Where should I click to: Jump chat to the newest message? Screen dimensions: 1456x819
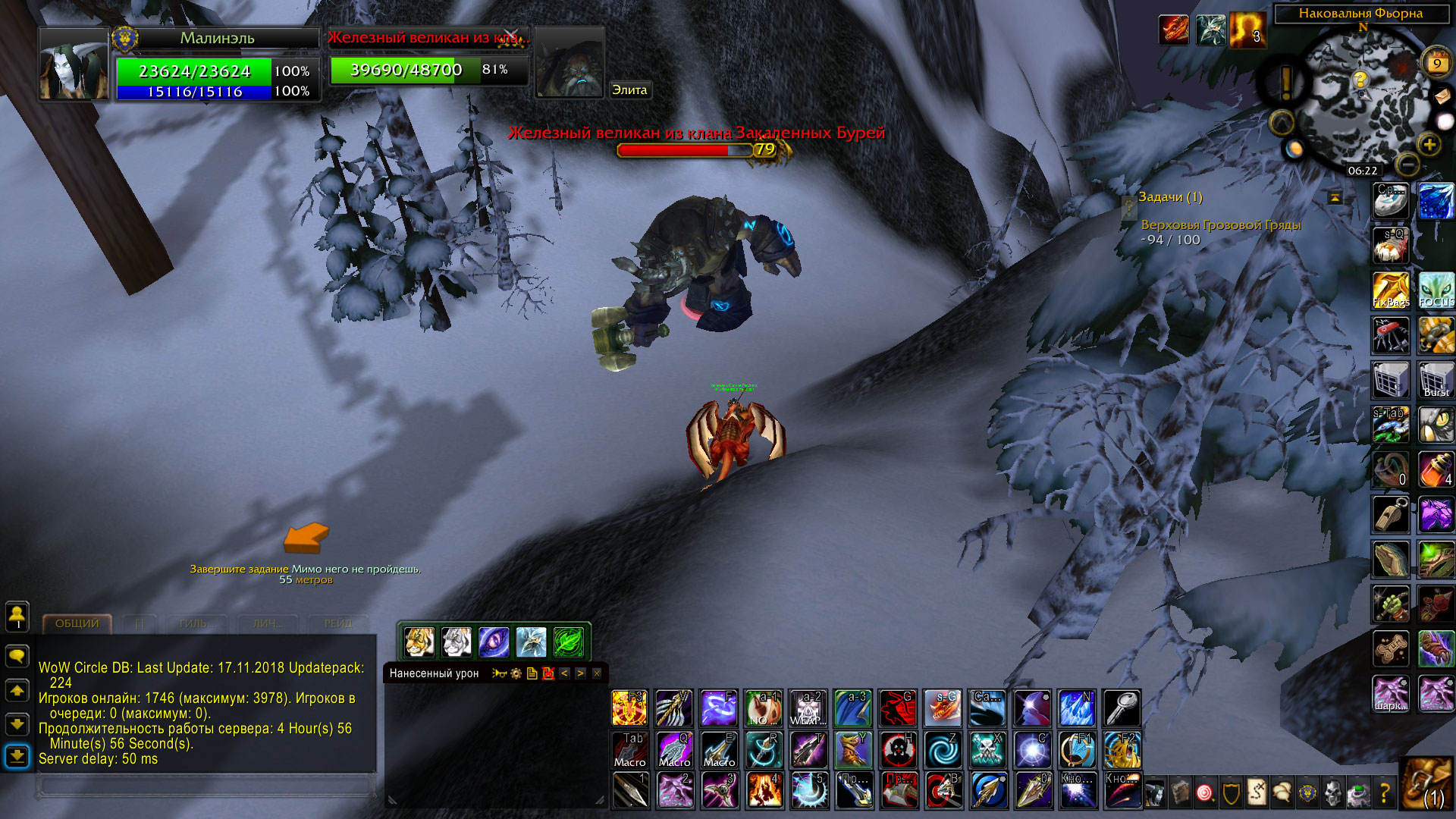click(x=17, y=756)
